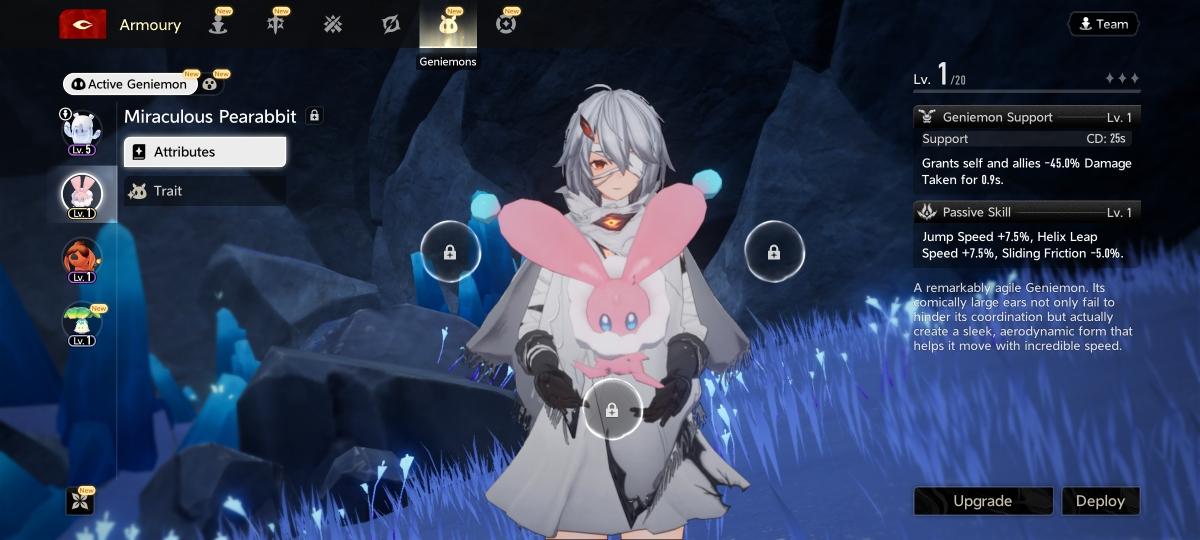Upgrade the Miraculous Pearabbit

click(x=982, y=501)
